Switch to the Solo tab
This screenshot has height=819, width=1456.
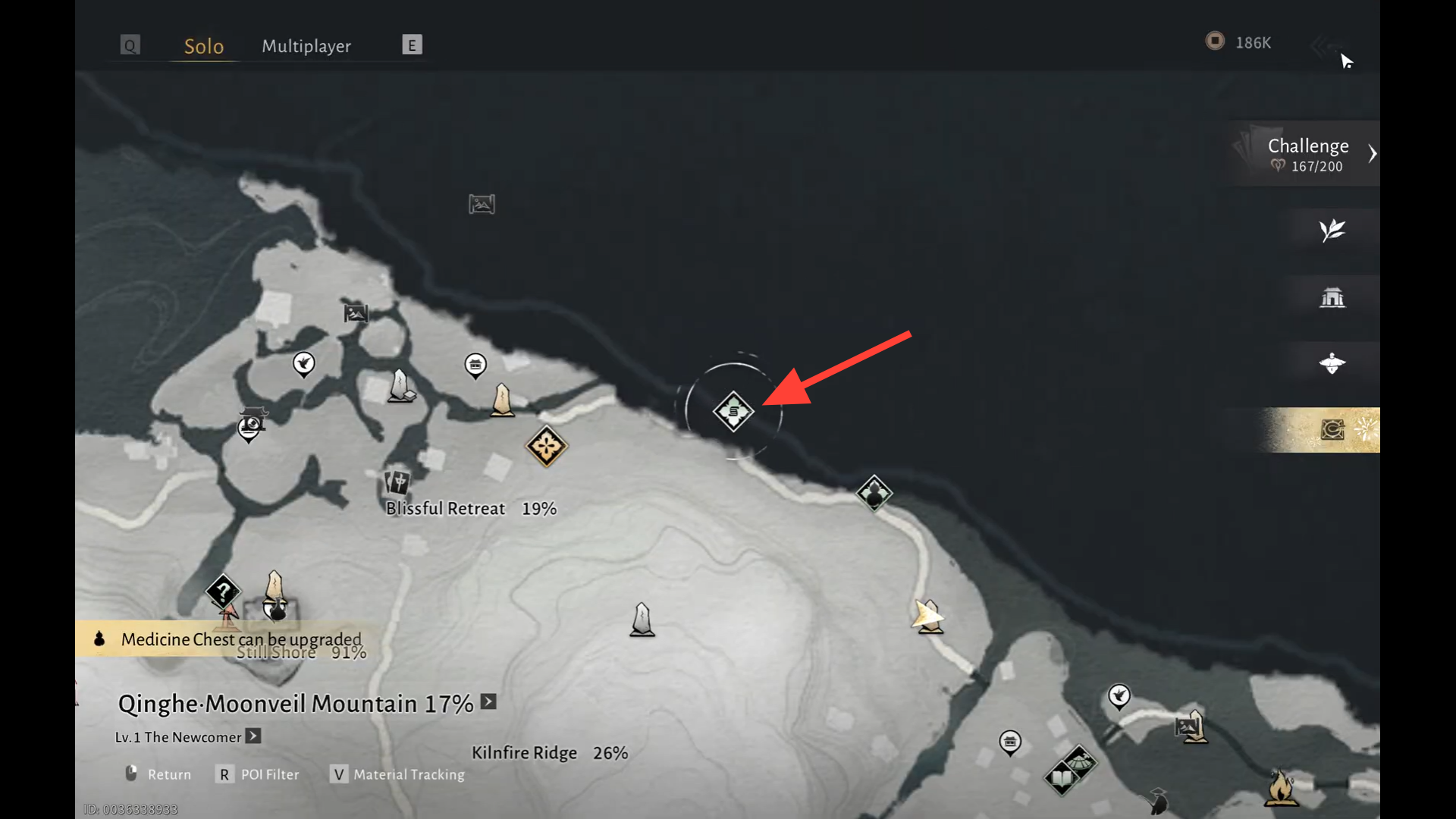[204, 46]
